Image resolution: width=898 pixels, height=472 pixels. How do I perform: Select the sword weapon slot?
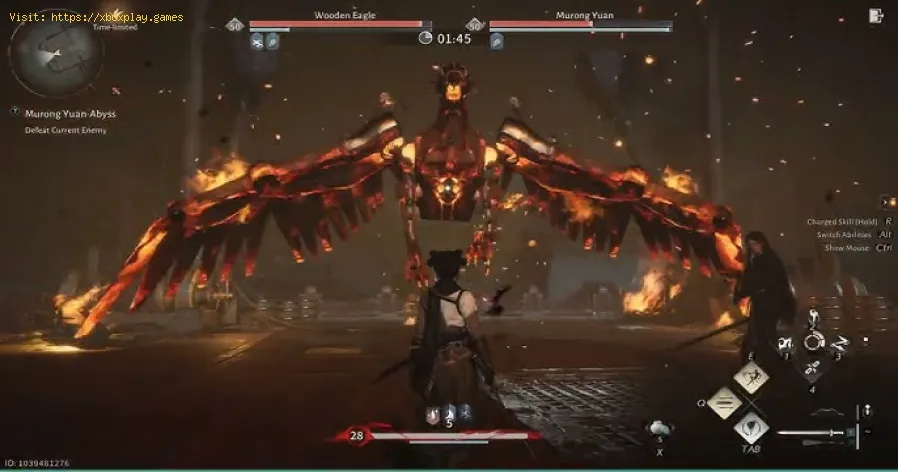[812, 433]
